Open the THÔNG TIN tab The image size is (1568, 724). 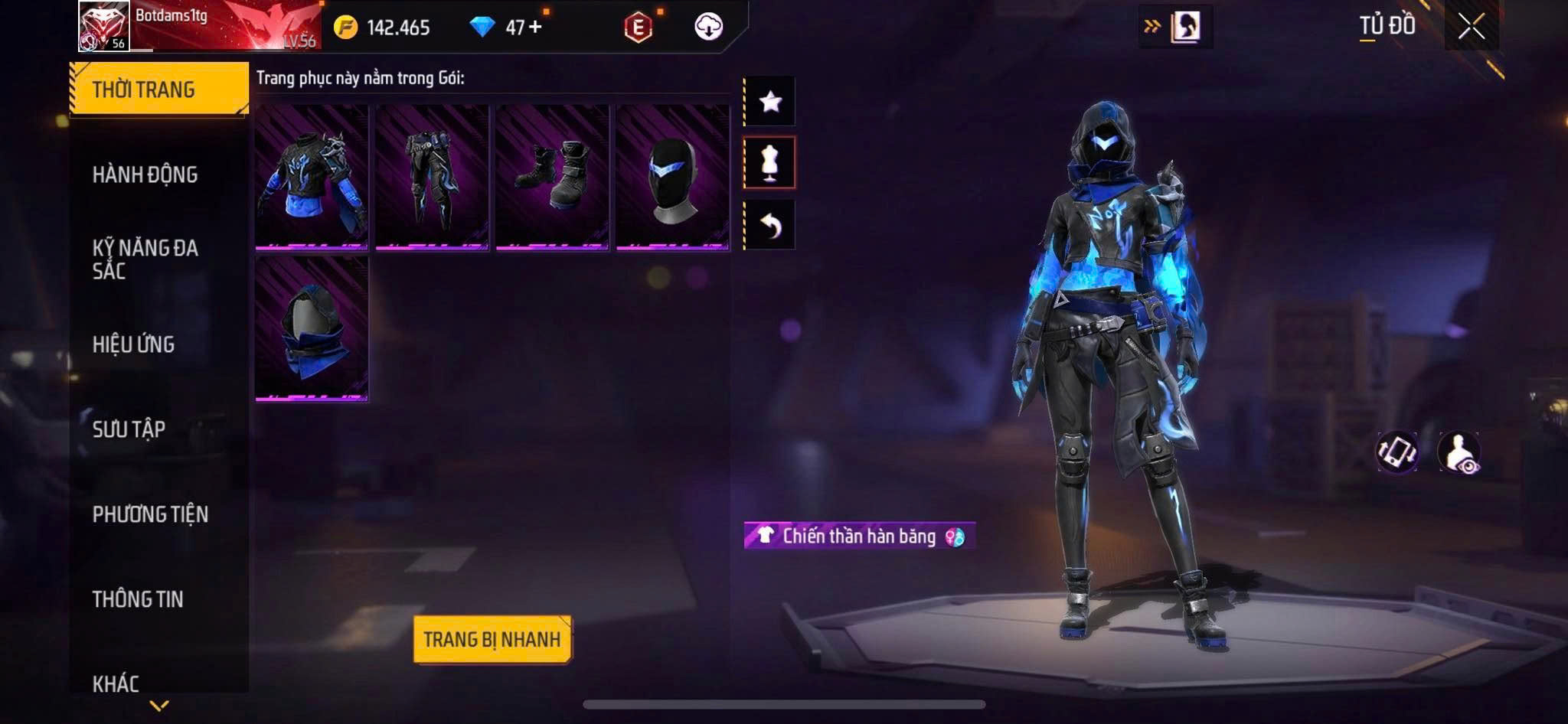(138, 599)
